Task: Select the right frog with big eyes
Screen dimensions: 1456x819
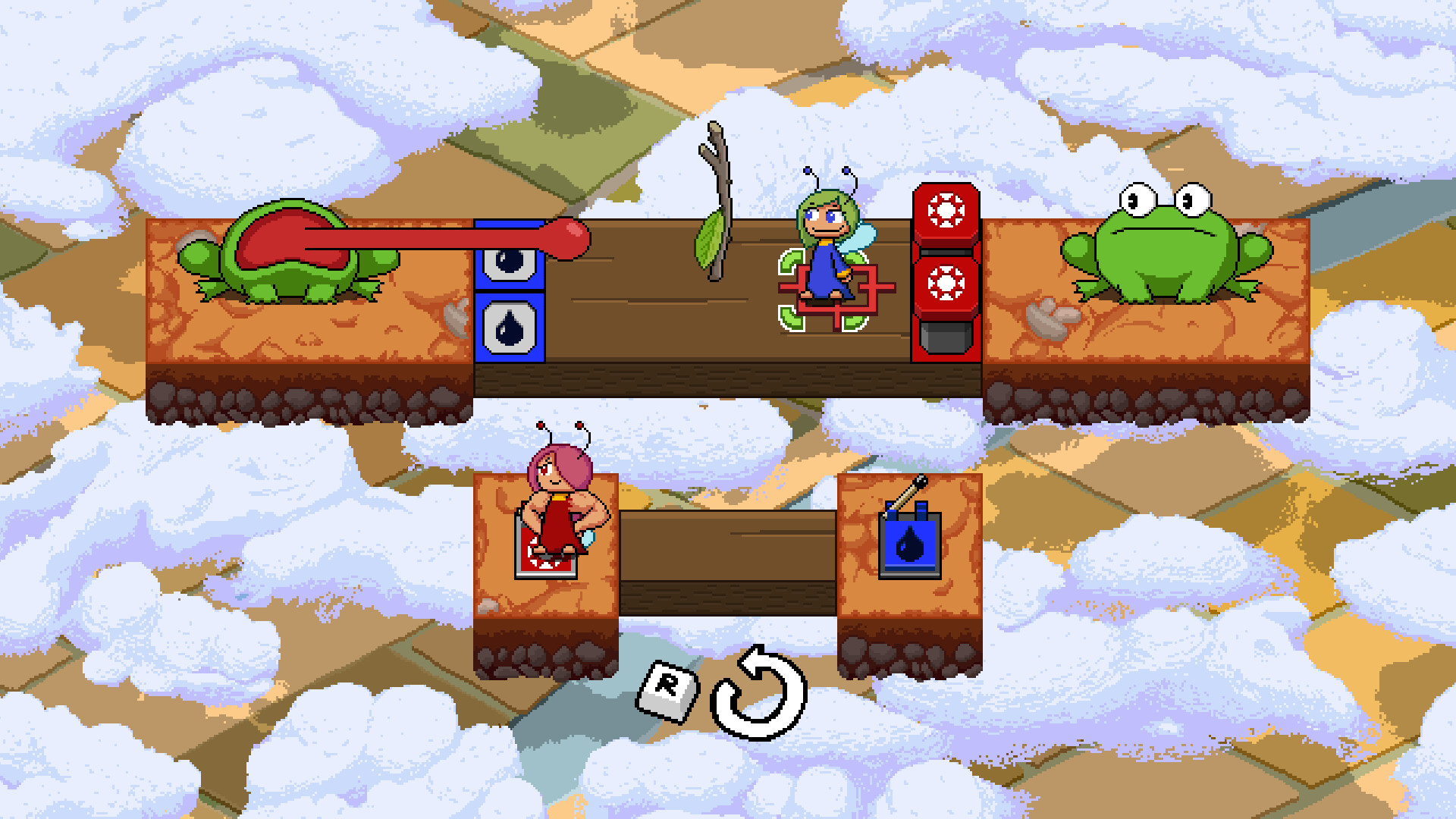Action: [1168, 250]
